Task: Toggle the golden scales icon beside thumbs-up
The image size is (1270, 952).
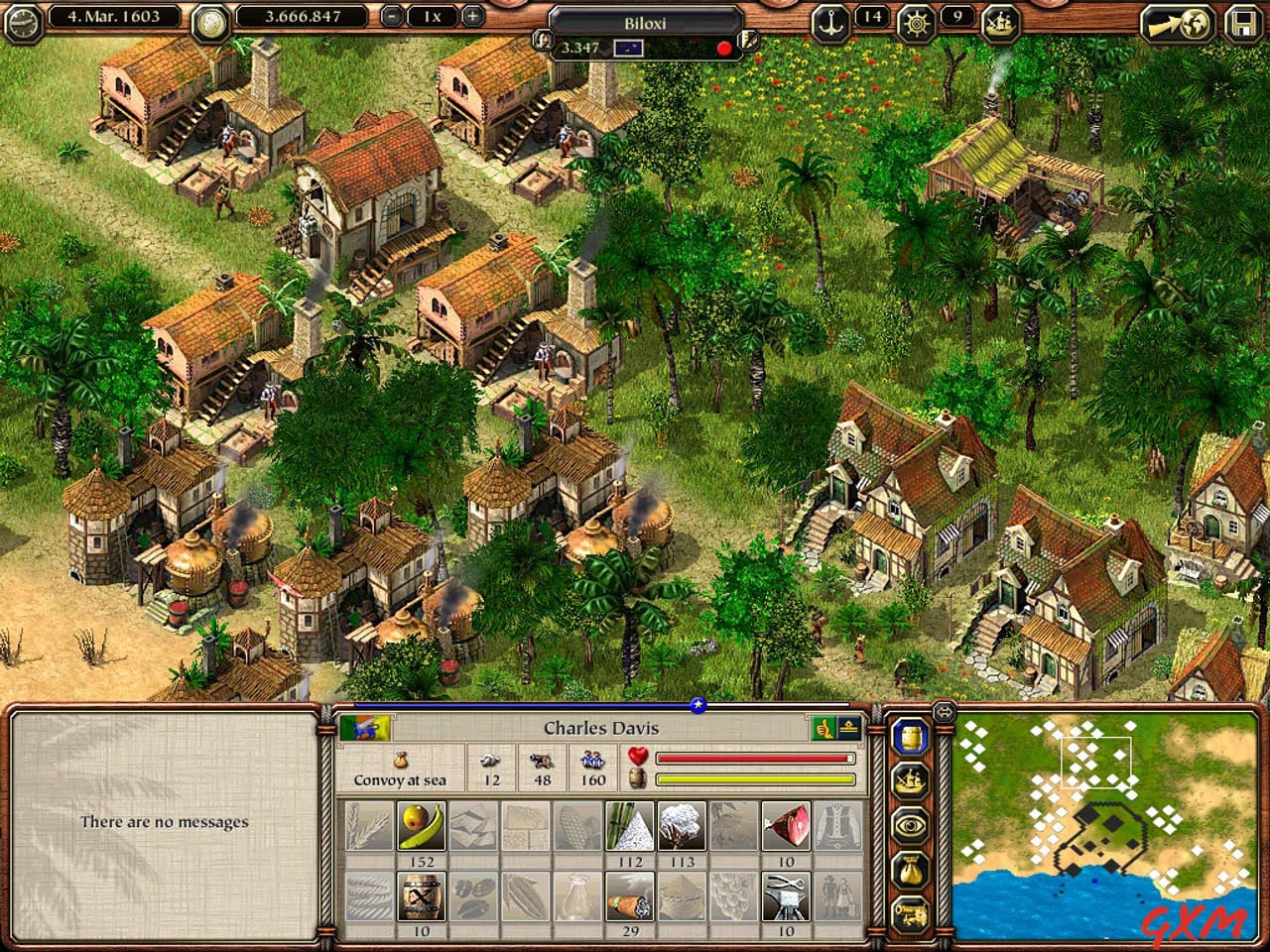Action: click(x=848, y=726)
